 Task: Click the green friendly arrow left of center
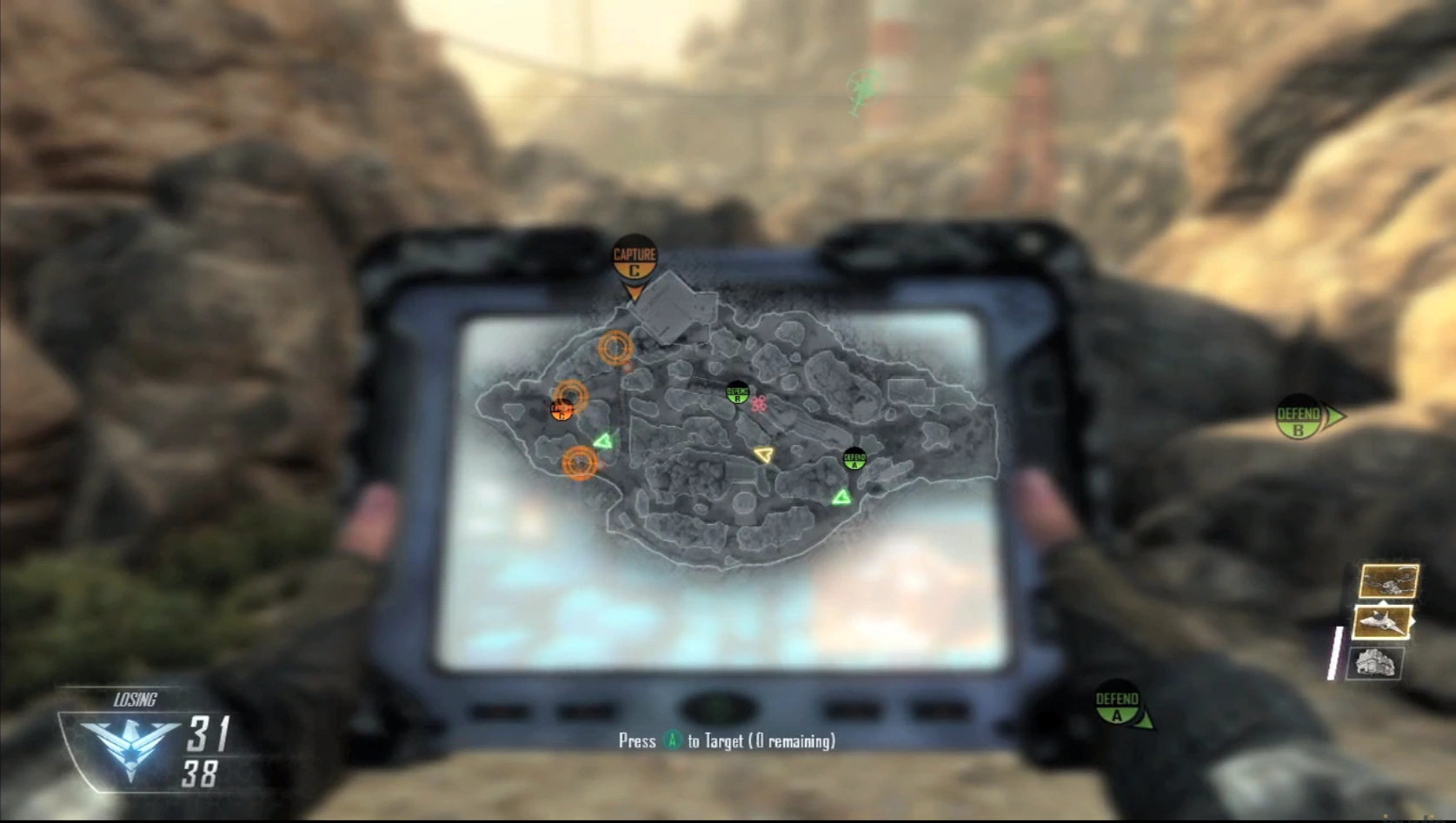tap(603, 441)
